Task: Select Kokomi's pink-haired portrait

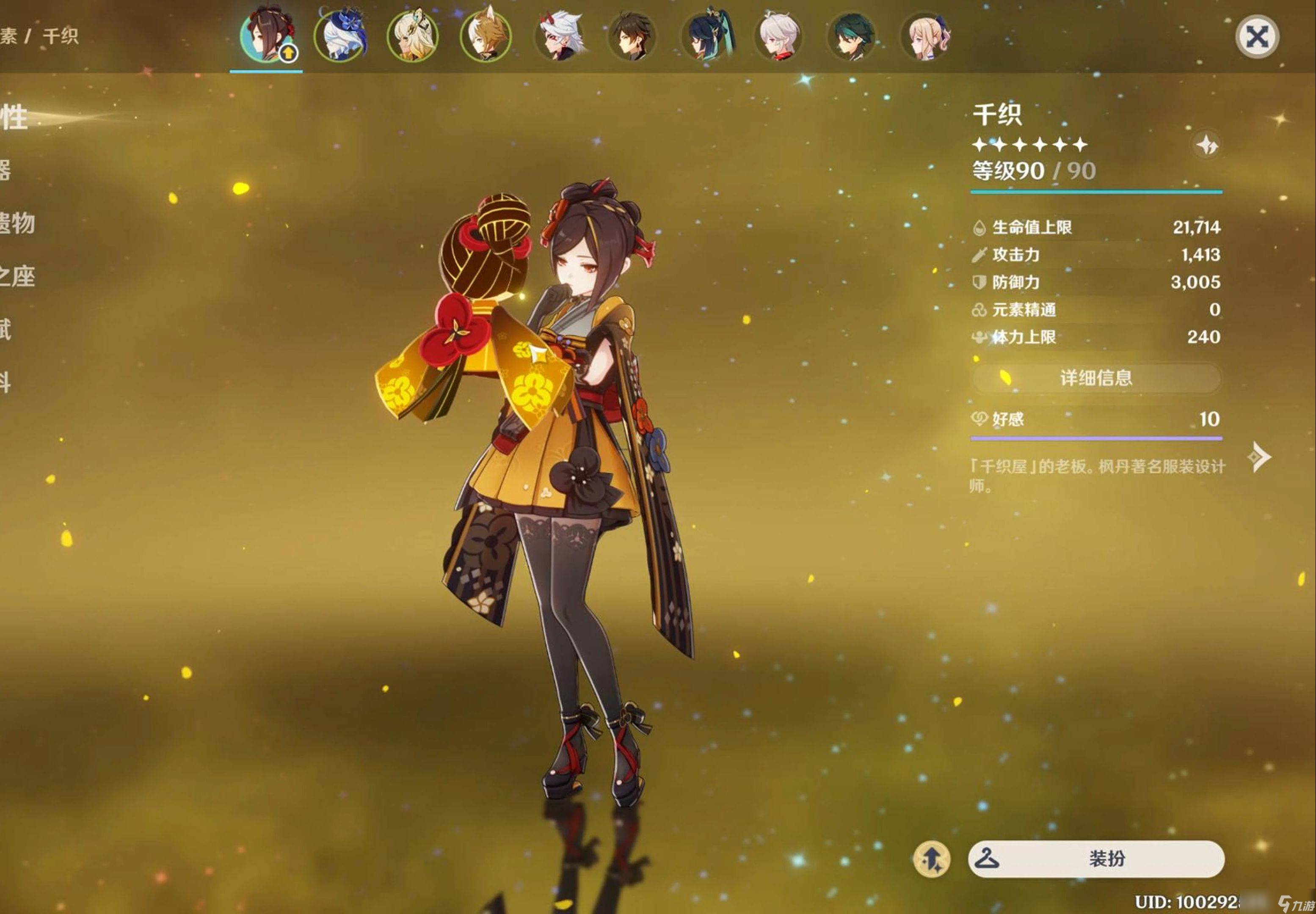Action: click(x=925, y=36)
